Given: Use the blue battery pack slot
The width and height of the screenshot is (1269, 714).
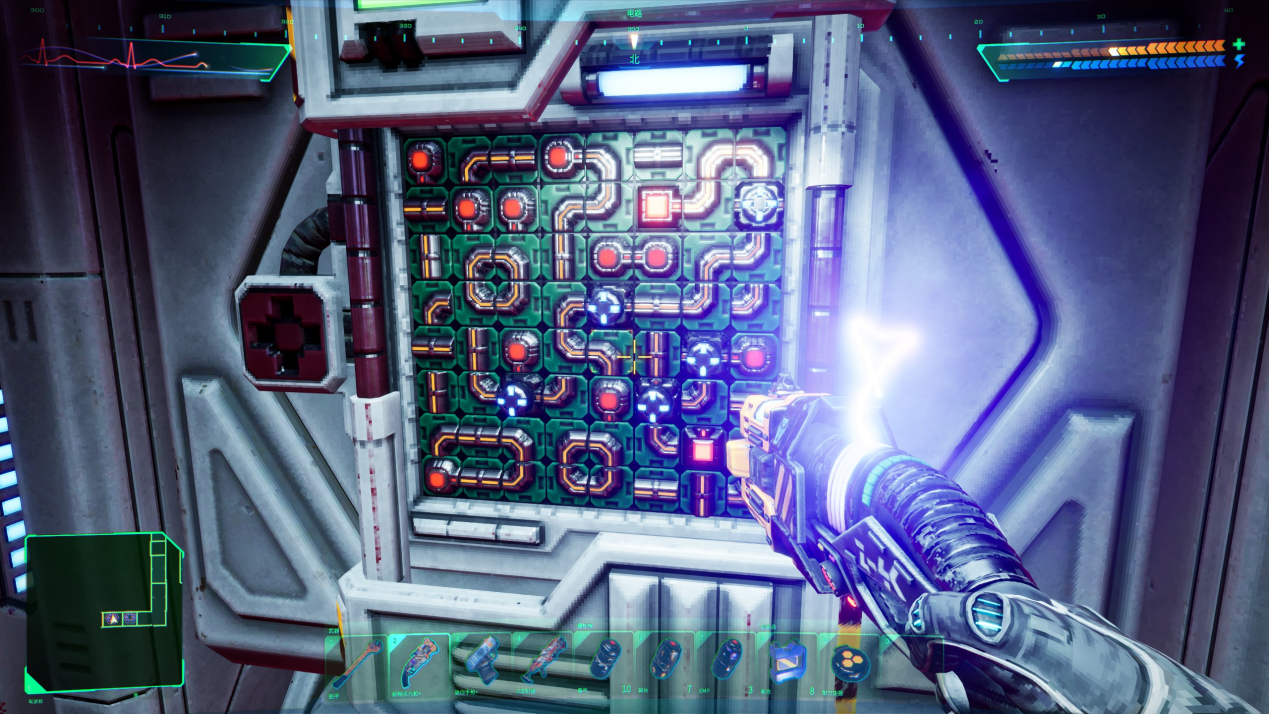Looking at the screenshot, I should point(788,661).
